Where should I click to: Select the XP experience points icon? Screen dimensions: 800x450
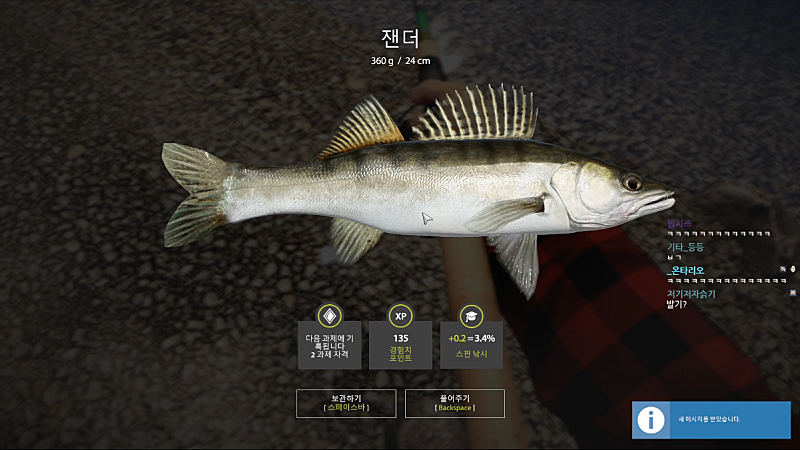pyautogui.click(x=401, y=317)
